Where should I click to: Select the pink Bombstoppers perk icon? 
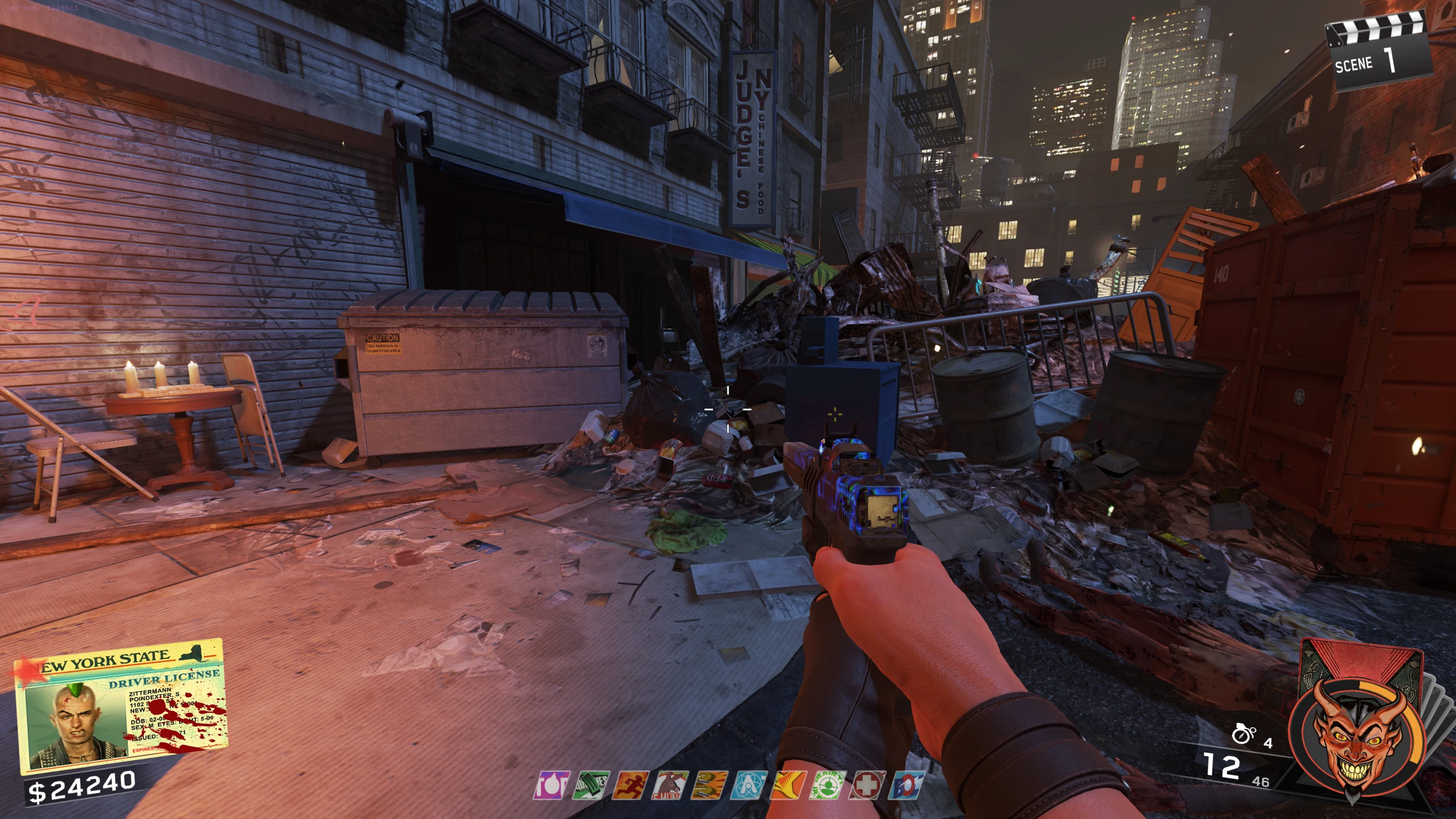coord(551,785)
